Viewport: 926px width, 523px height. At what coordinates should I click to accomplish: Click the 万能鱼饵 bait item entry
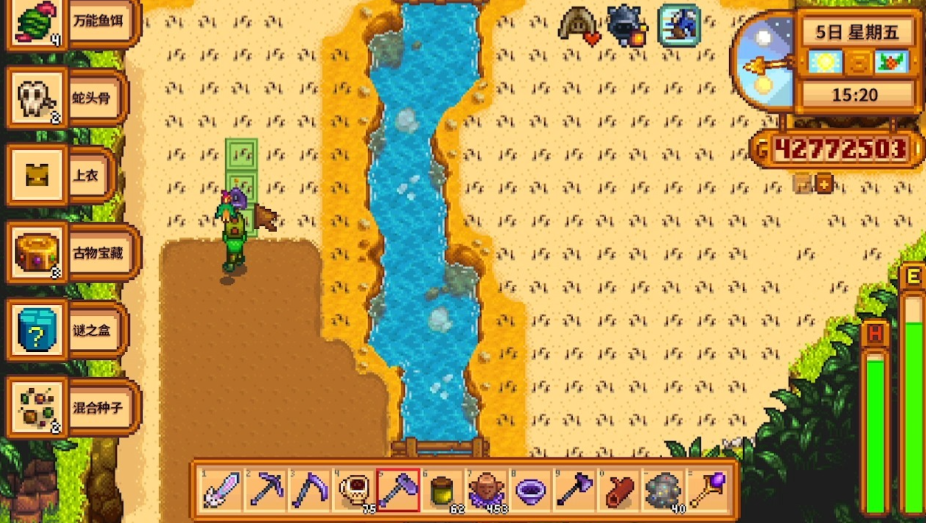[66, 22]
